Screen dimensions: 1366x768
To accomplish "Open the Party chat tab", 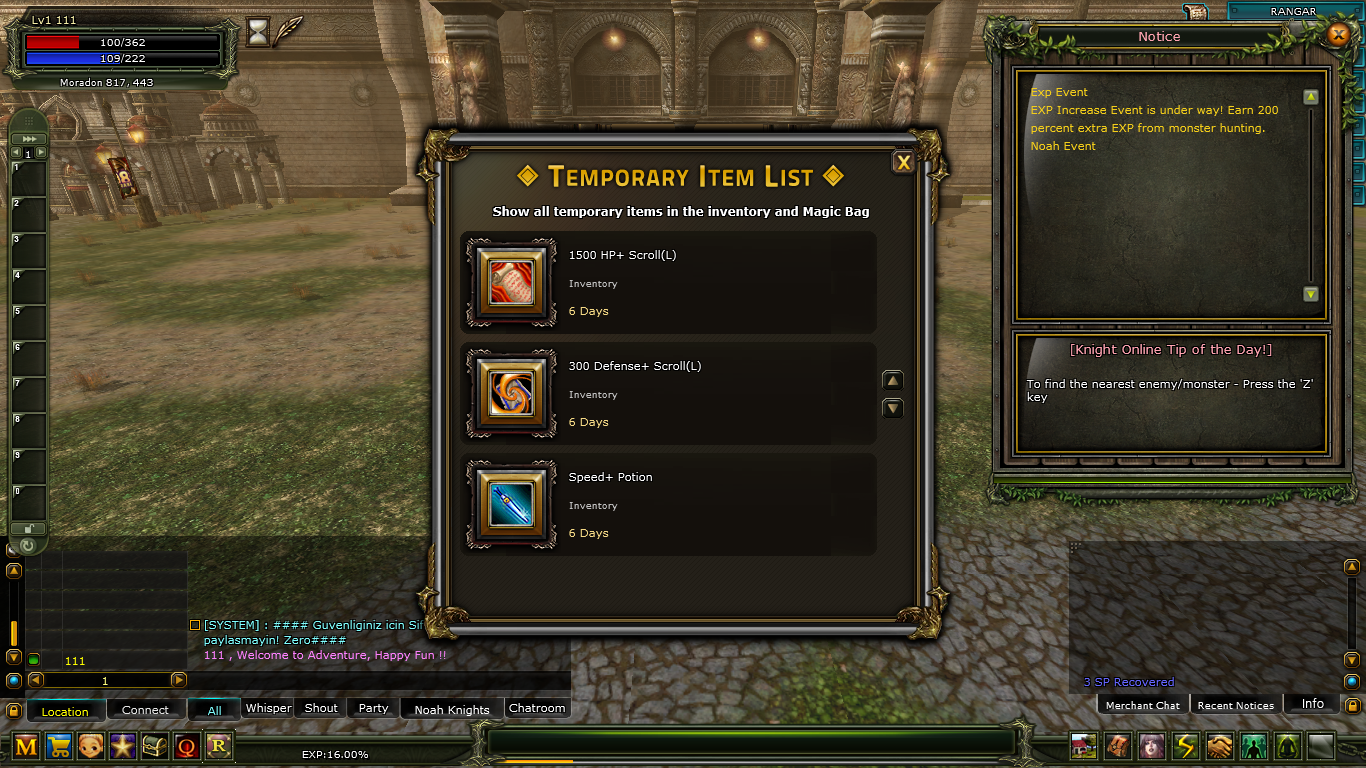I will [x=373, y=708].
